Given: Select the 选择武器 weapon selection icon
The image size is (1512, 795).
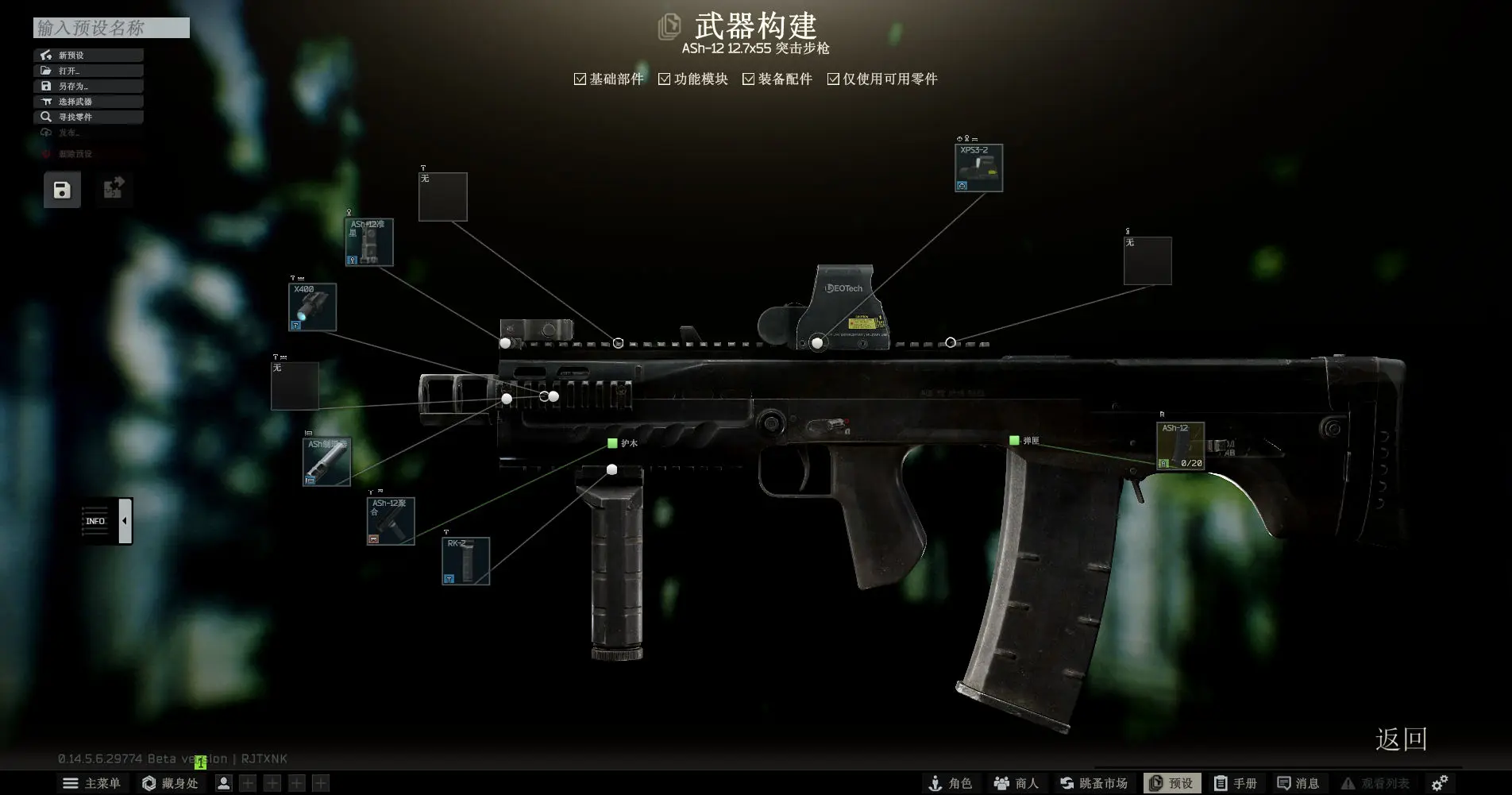Looking at the screenshot, I should tap(47, 101).
